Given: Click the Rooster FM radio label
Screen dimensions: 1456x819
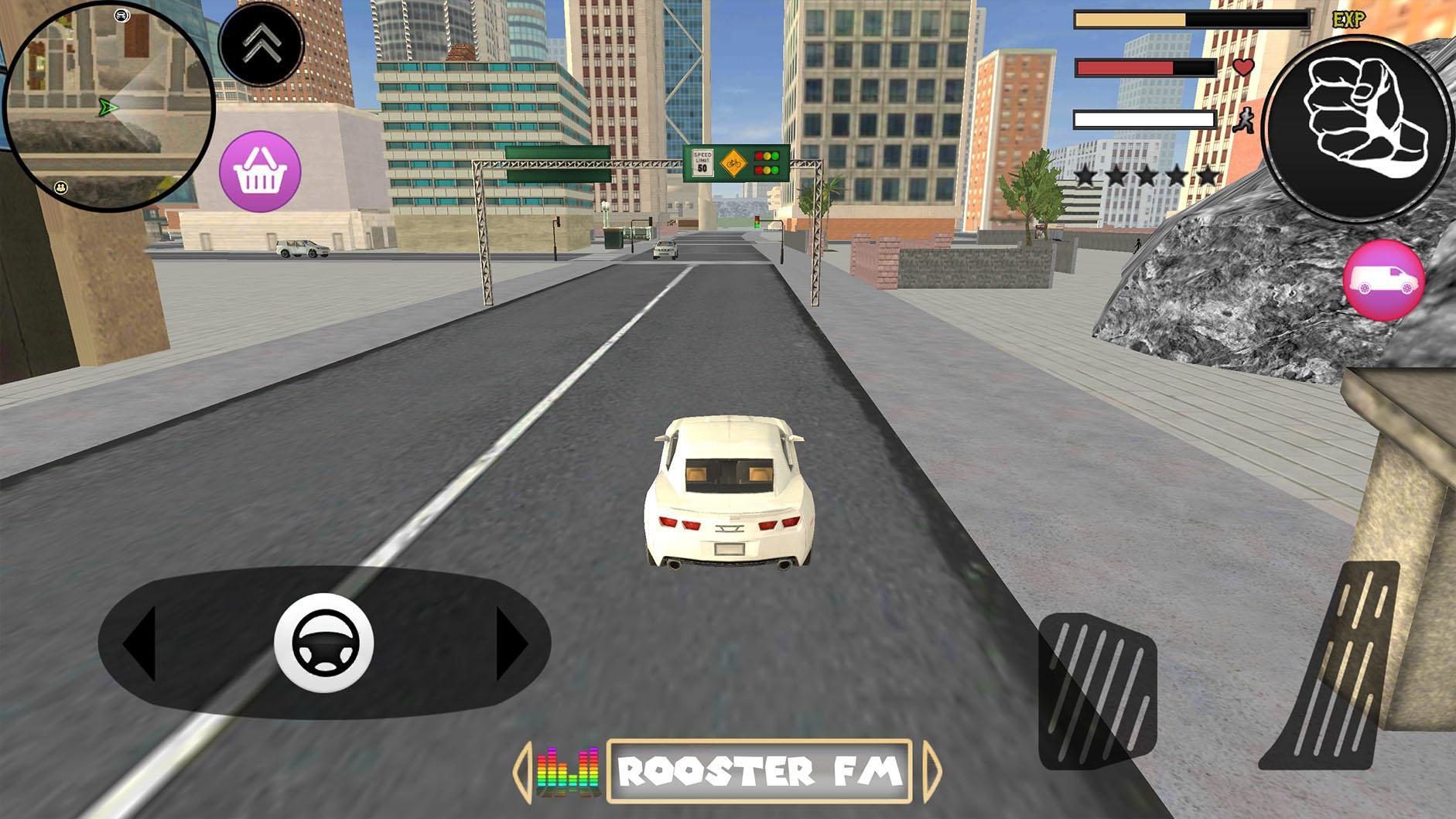Looking at the screenshot, I should click(x=759, y=770).
